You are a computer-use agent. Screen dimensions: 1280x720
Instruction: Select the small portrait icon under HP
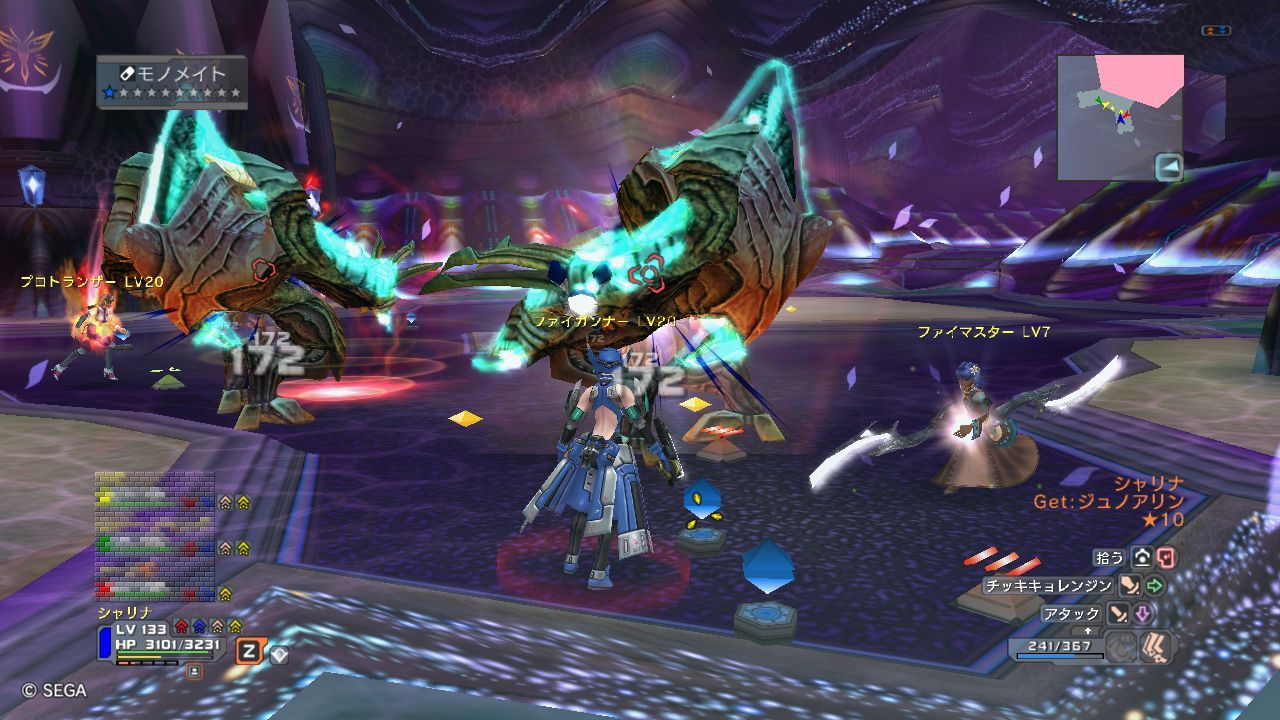[x=194, y=671]
